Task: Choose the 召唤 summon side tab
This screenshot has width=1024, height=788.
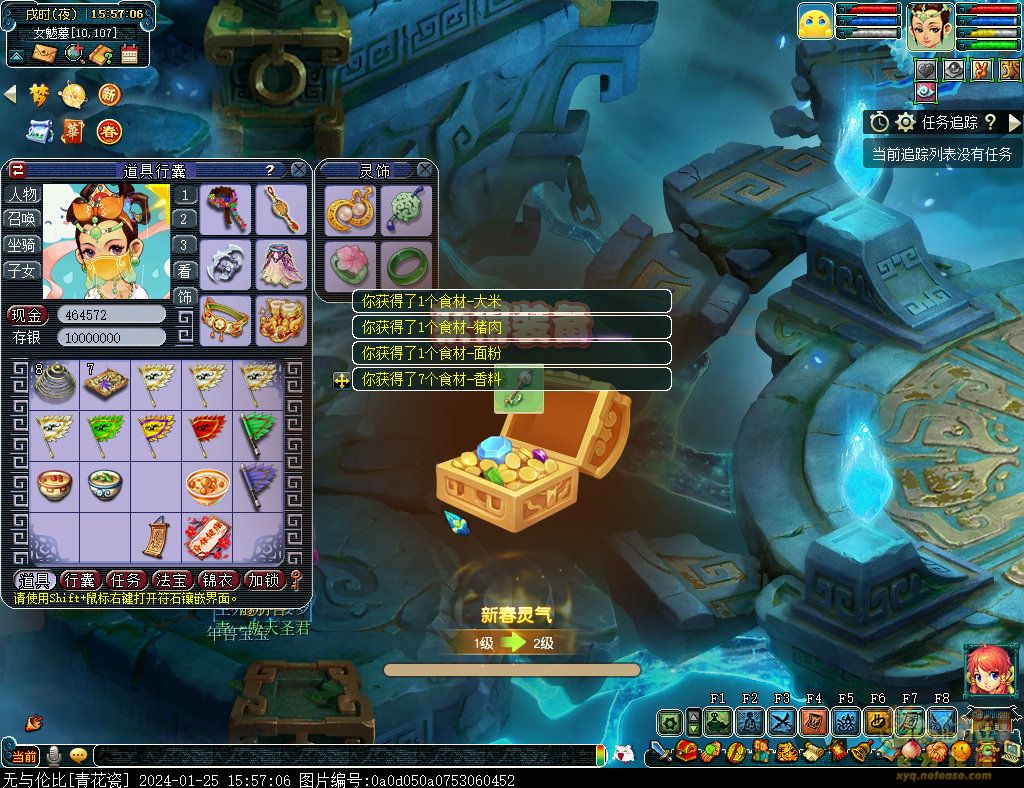Action: click(21, 219)
